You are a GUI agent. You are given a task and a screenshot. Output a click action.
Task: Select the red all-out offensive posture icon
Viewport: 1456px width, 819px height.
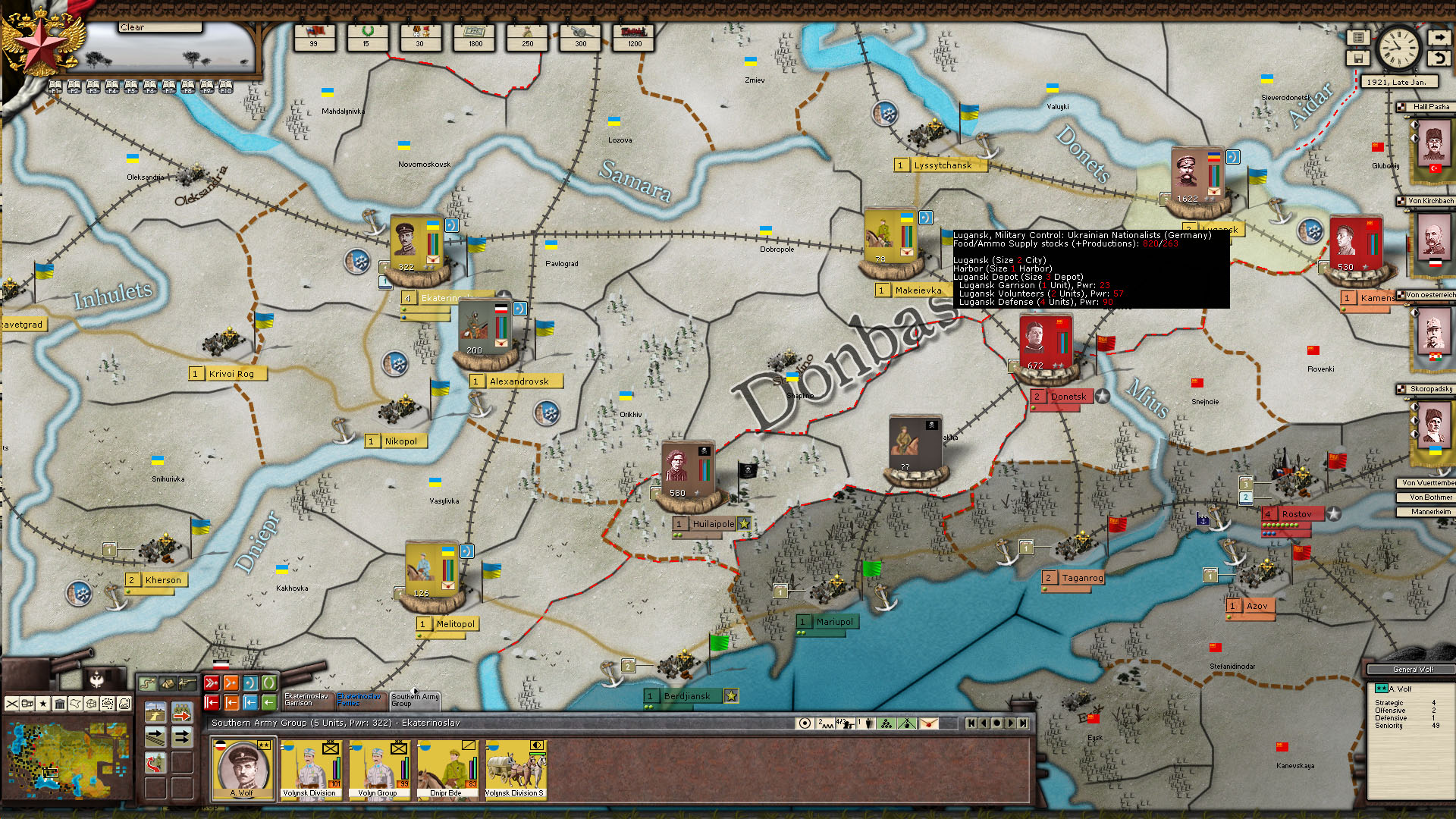(x=212, y=683)
